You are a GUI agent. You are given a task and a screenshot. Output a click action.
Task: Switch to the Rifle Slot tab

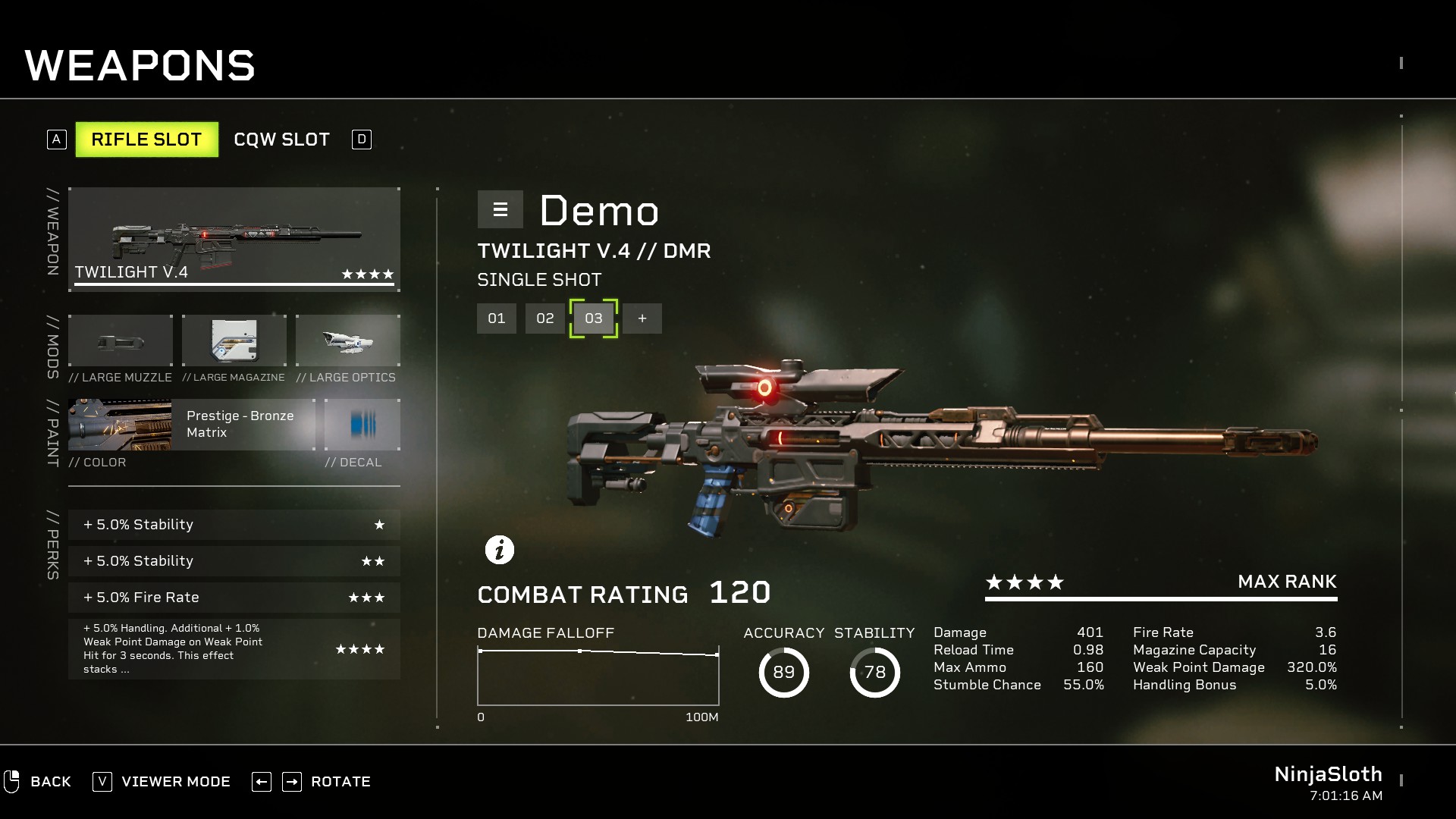pyautogui.click(x=146, y=140)
